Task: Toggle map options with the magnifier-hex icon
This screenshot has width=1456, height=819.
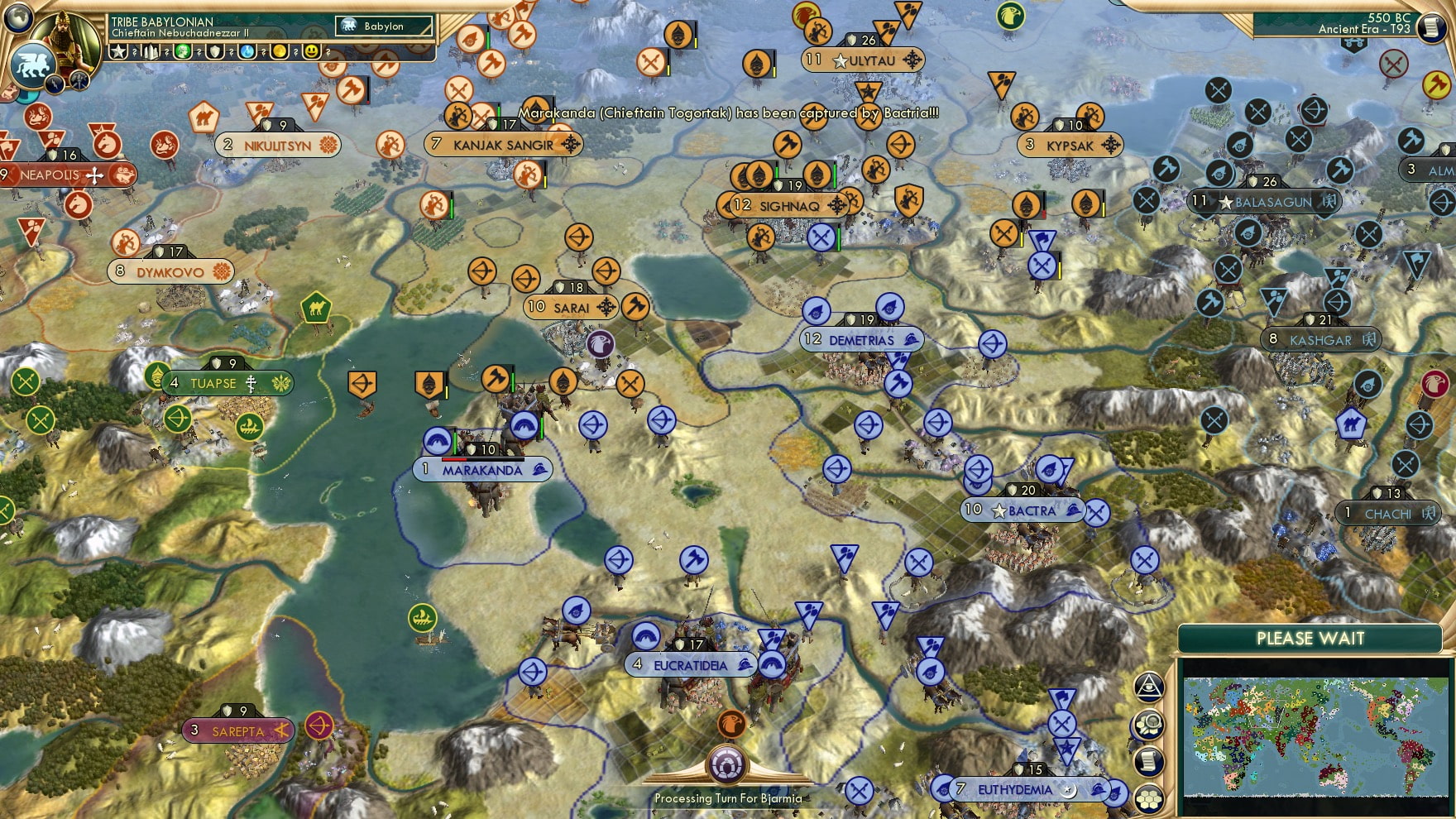Action: [1148, 723]
